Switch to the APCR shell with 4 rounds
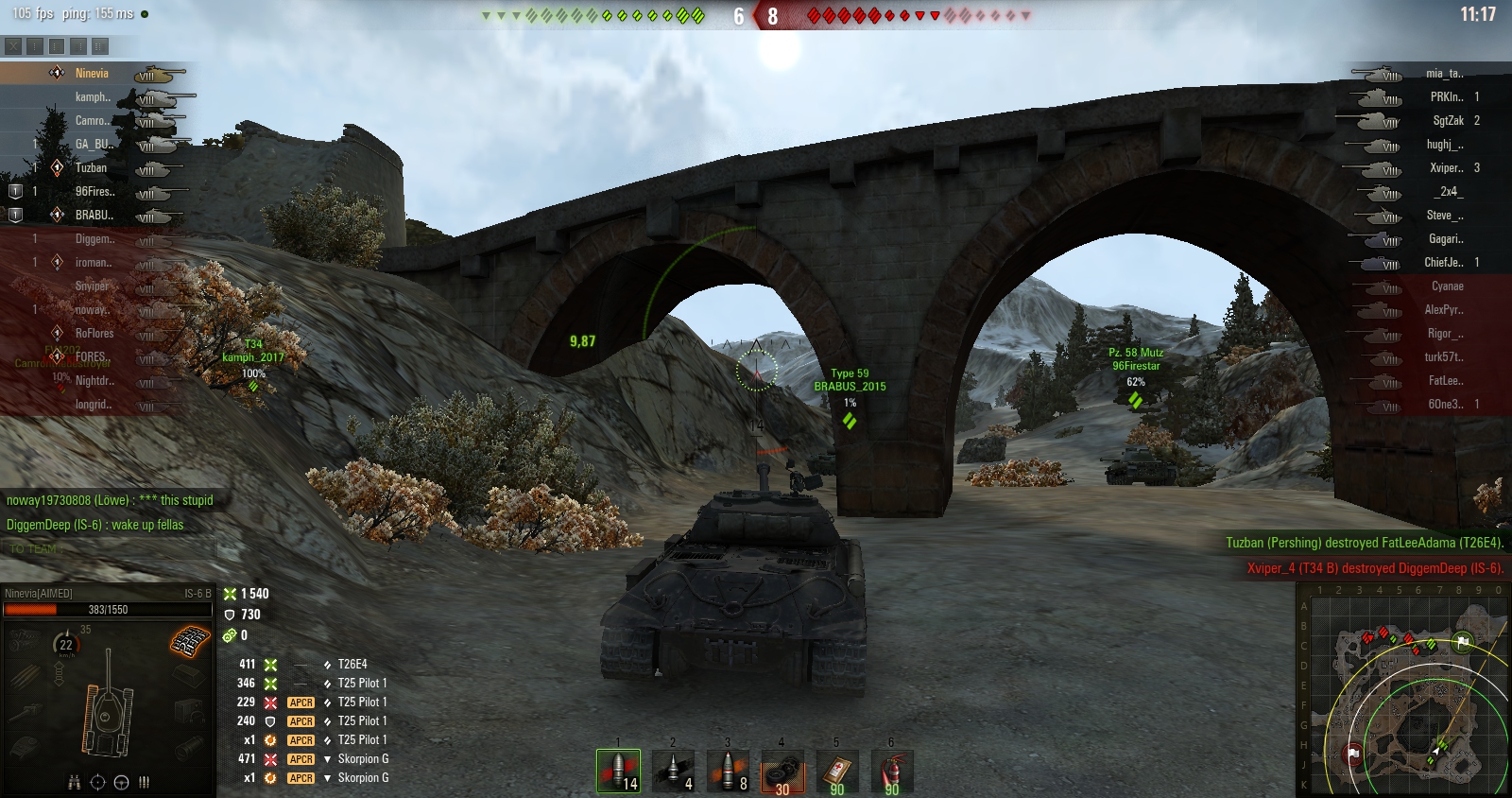1512x798 pixels. 673,771
